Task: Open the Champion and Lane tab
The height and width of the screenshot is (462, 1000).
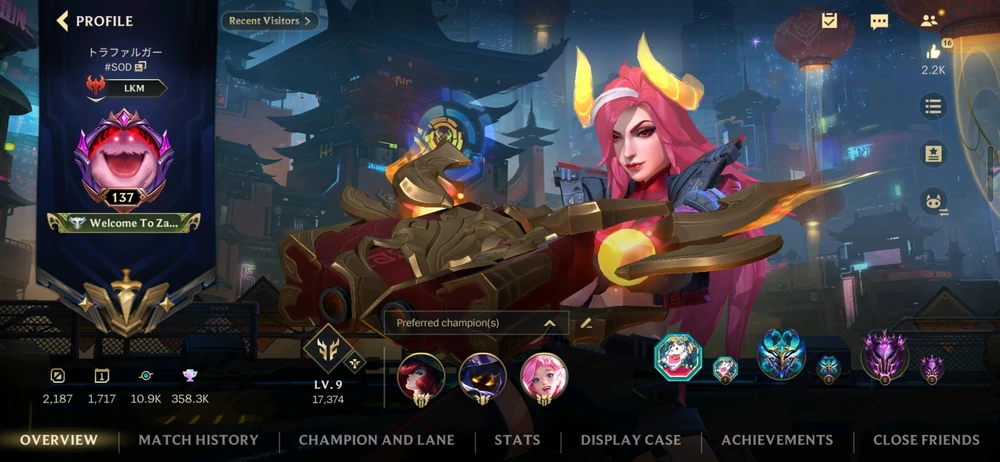Action: [376, 440]
